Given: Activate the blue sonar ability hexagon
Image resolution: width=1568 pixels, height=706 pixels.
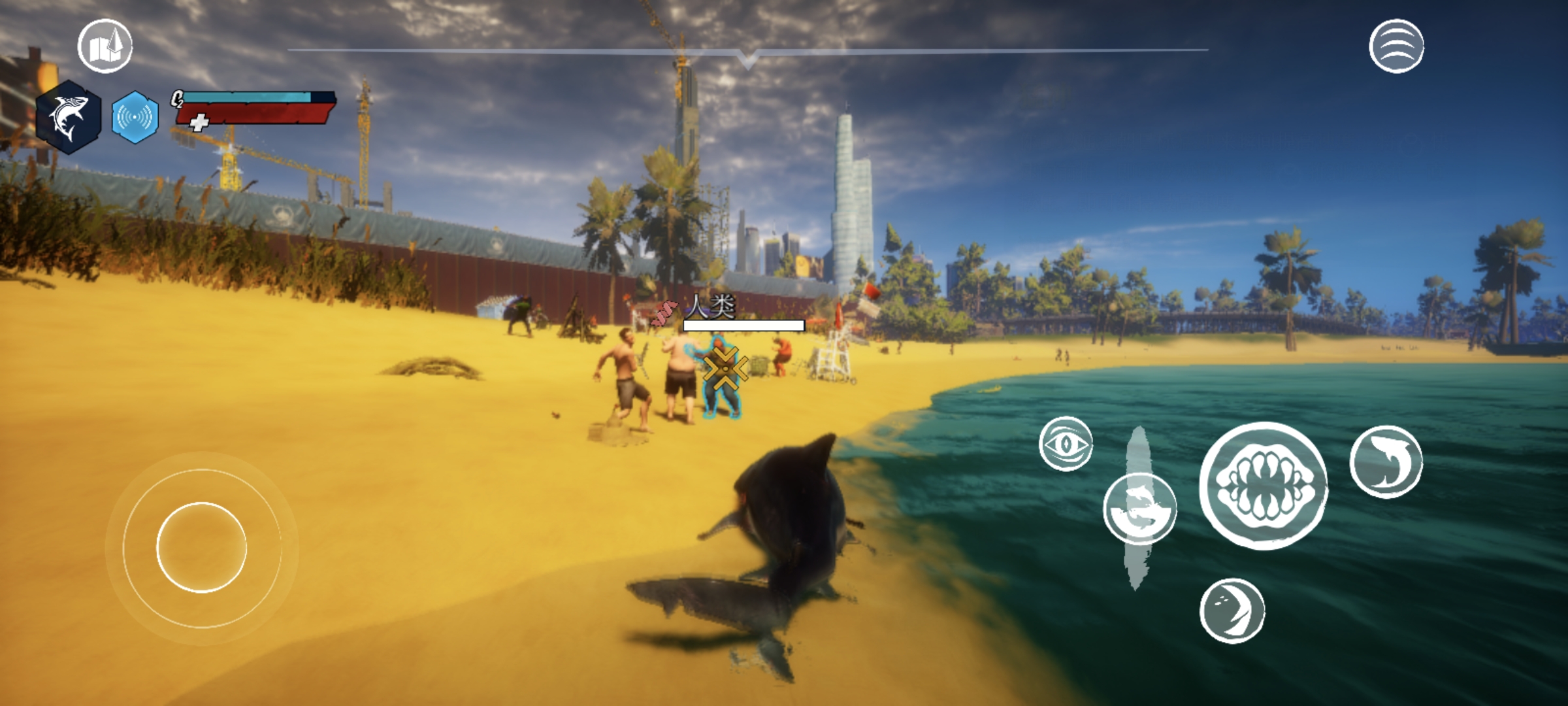Looking at the screenshot, I should tap(135, 118).
